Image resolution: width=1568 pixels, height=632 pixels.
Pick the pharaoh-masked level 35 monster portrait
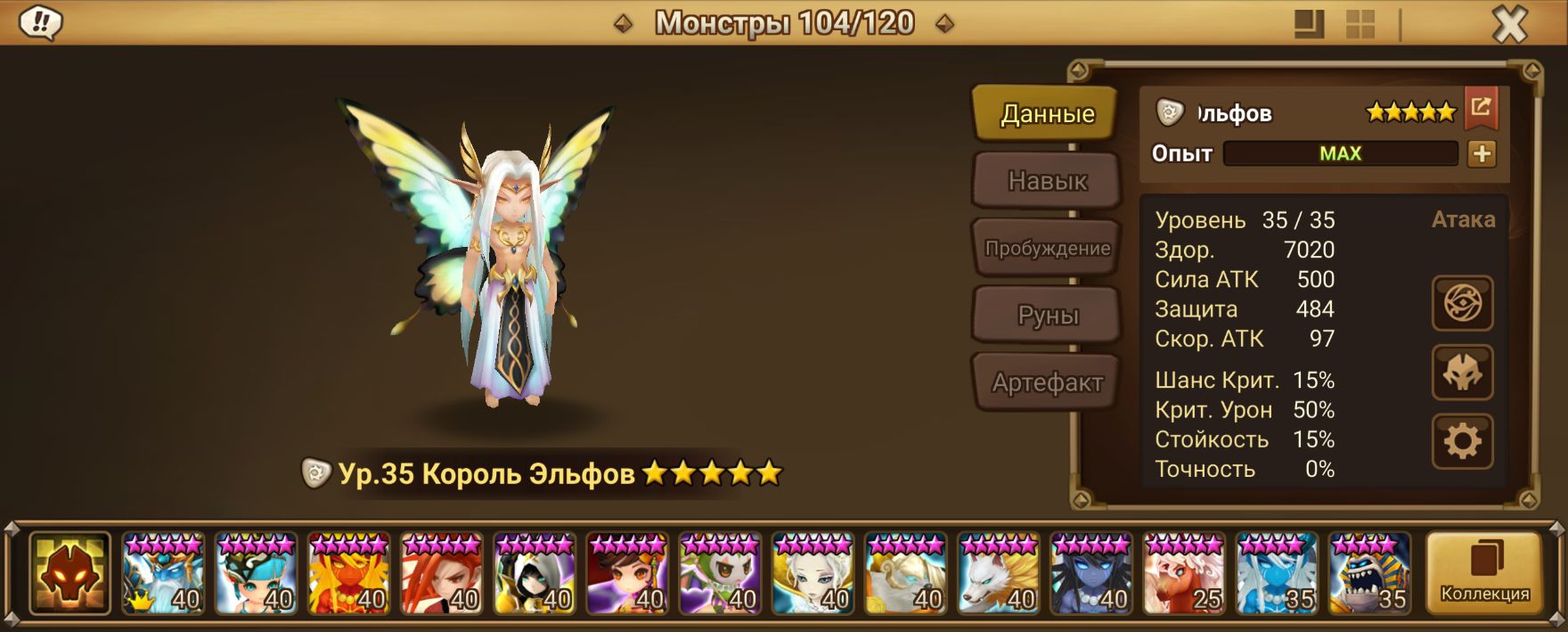[x=1369, y=573]
